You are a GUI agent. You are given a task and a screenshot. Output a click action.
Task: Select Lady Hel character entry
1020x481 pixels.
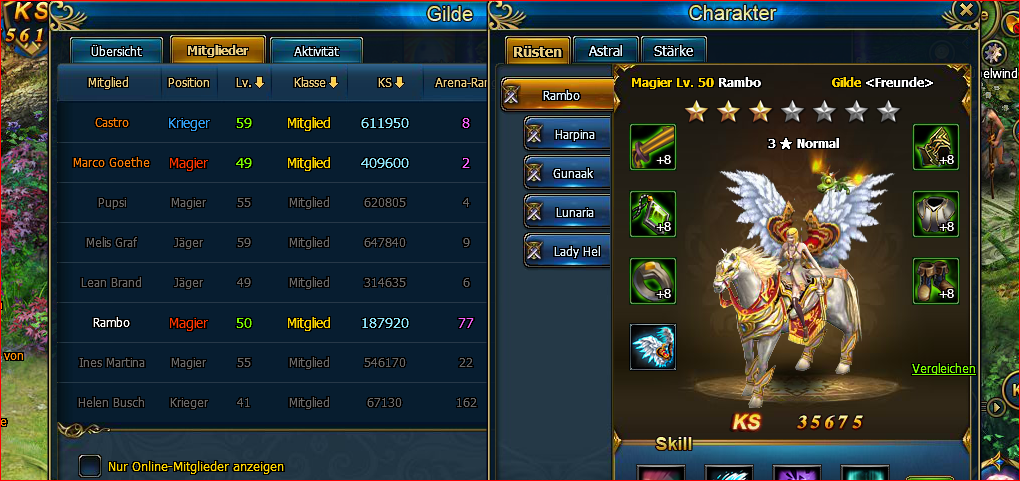pos(568,251)
